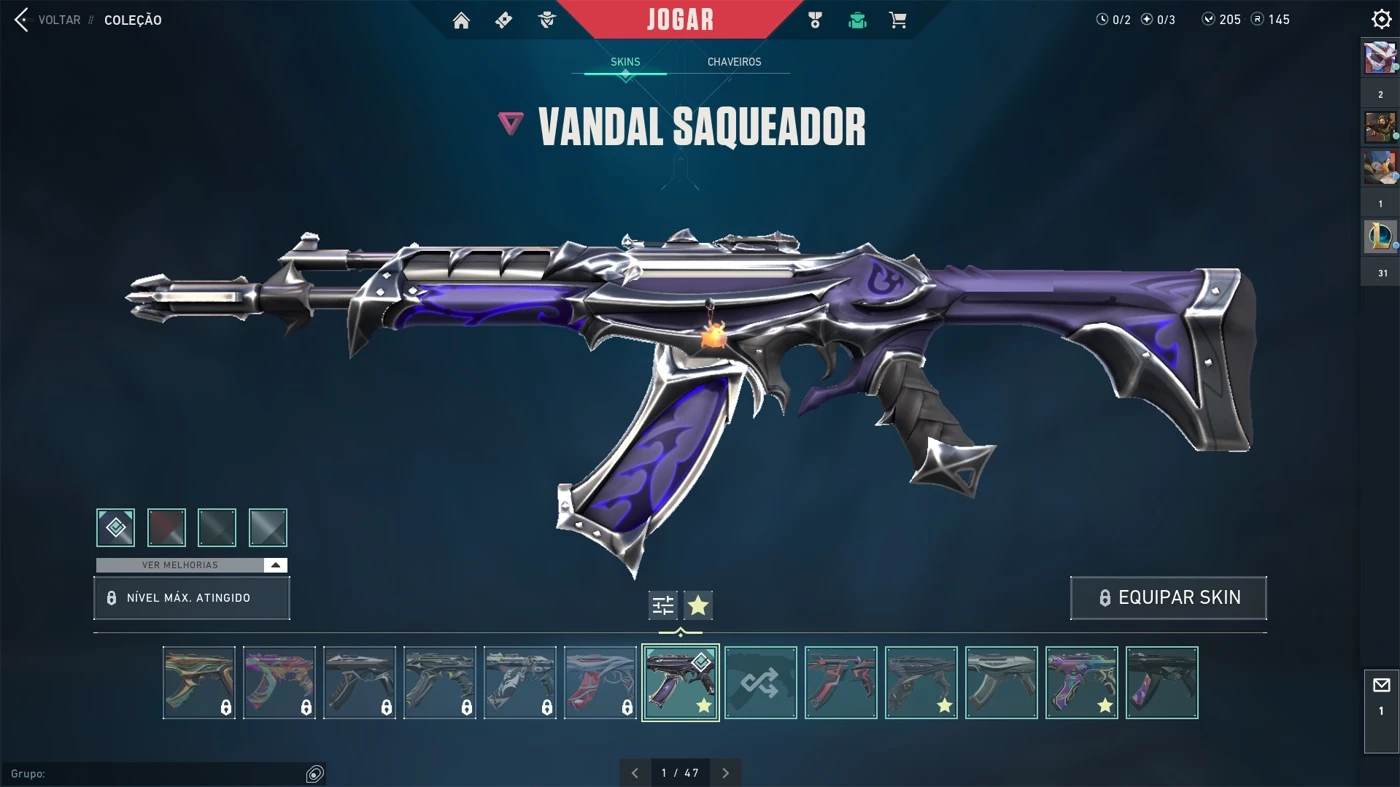Open the green collection icon in navbar
The width and height of the screenshot is (1400, 787).
click(857, 20)
